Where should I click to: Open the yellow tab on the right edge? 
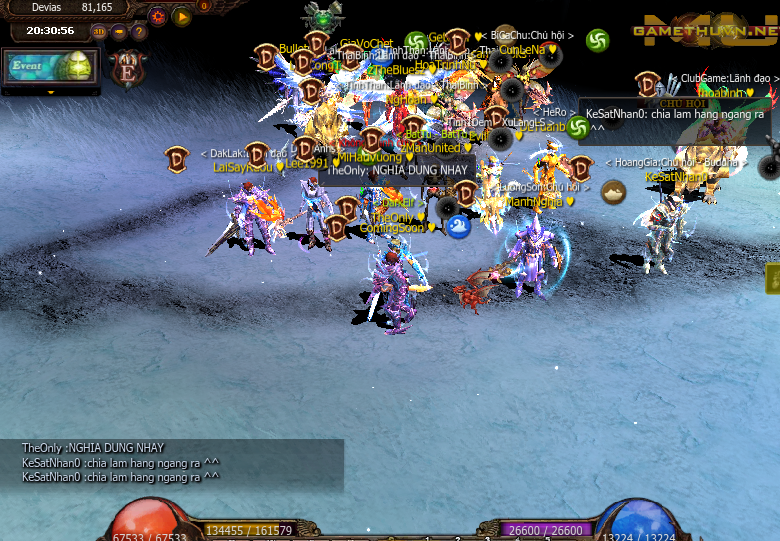tap(773, 279)
